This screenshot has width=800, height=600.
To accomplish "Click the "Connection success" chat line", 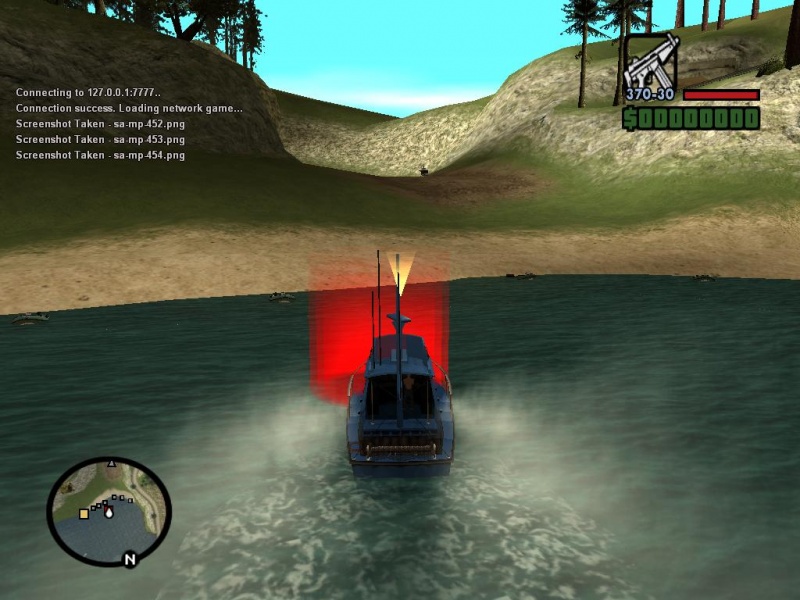I will point(129,108).
